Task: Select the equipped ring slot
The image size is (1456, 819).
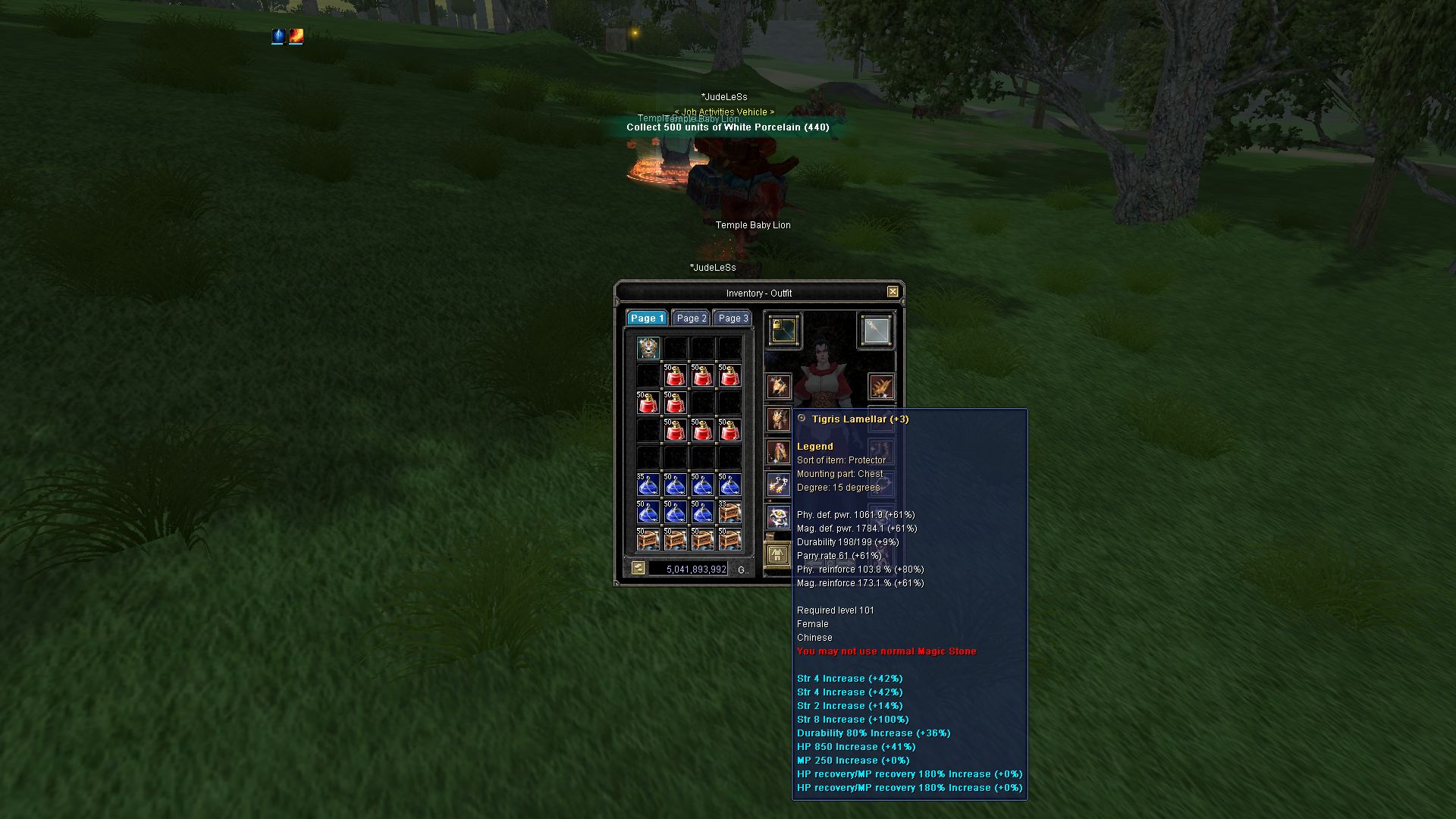Action: [x=779, y=517]
